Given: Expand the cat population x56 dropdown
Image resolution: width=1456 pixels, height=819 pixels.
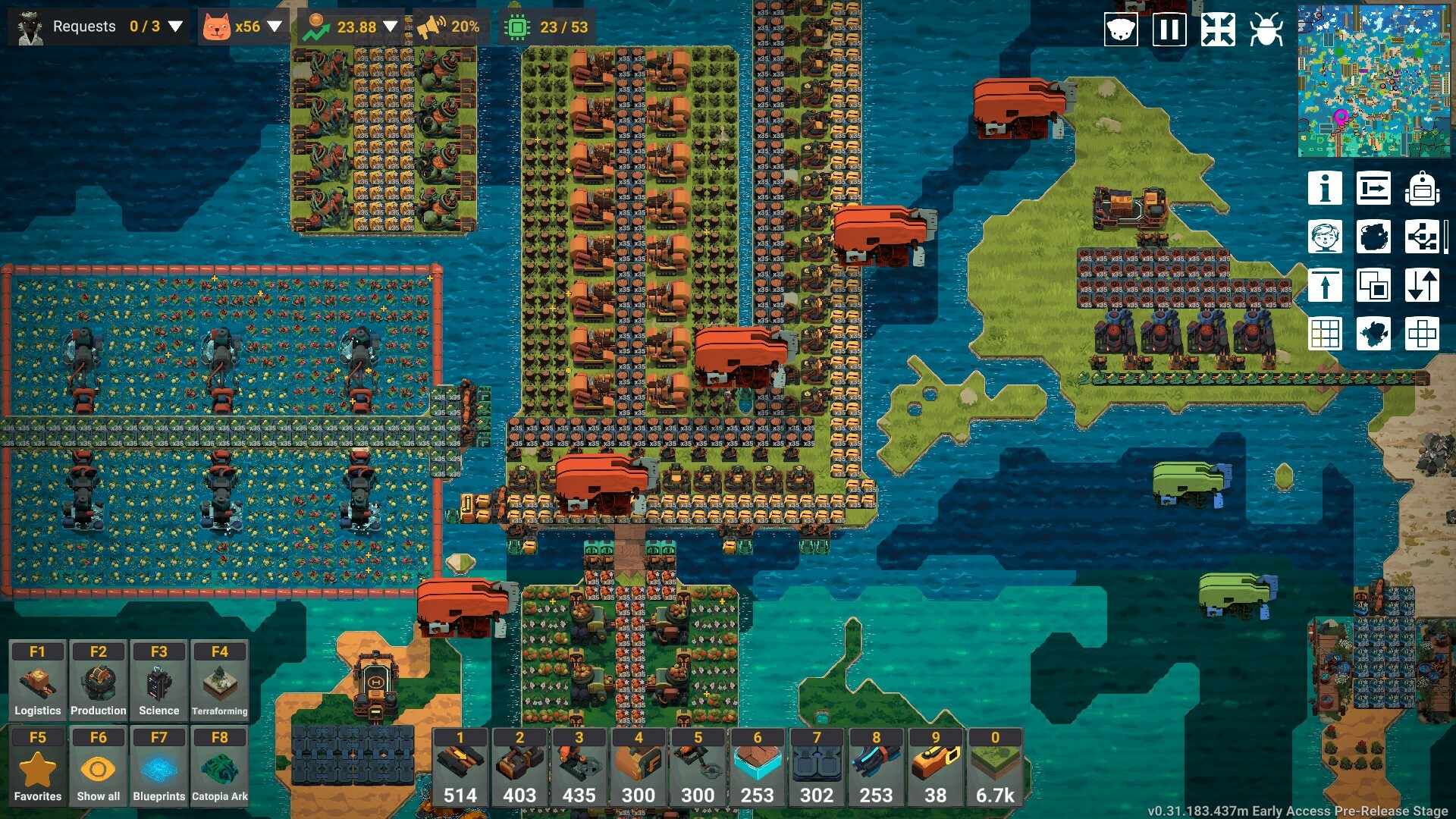Looking at the screenshot, I should point(275,27).
